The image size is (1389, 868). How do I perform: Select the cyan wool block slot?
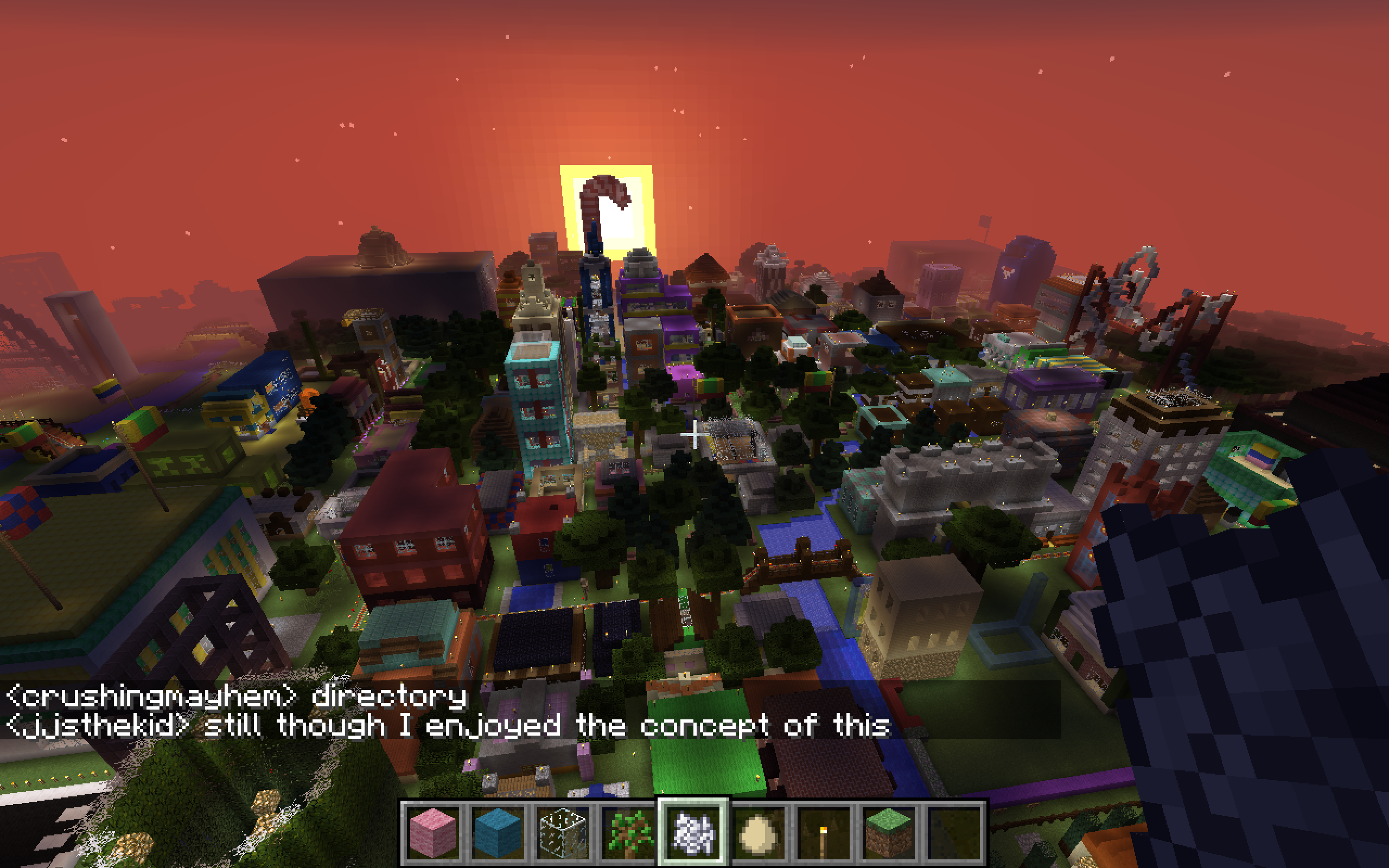(498, 831)
